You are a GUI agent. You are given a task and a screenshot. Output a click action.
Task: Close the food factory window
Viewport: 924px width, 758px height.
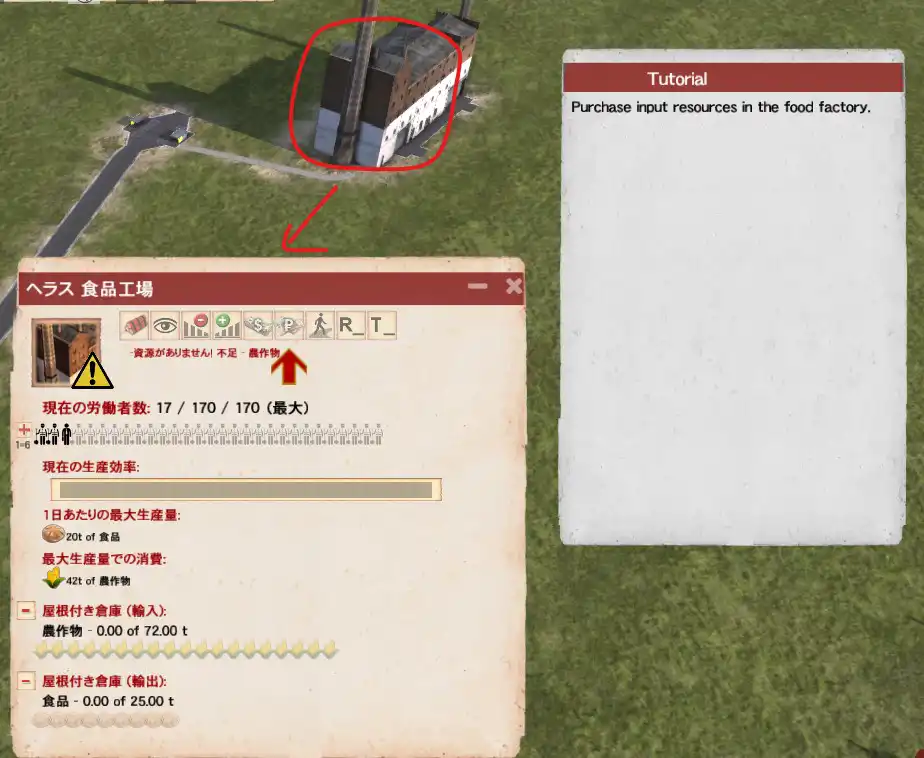click(x=513, y=287)
